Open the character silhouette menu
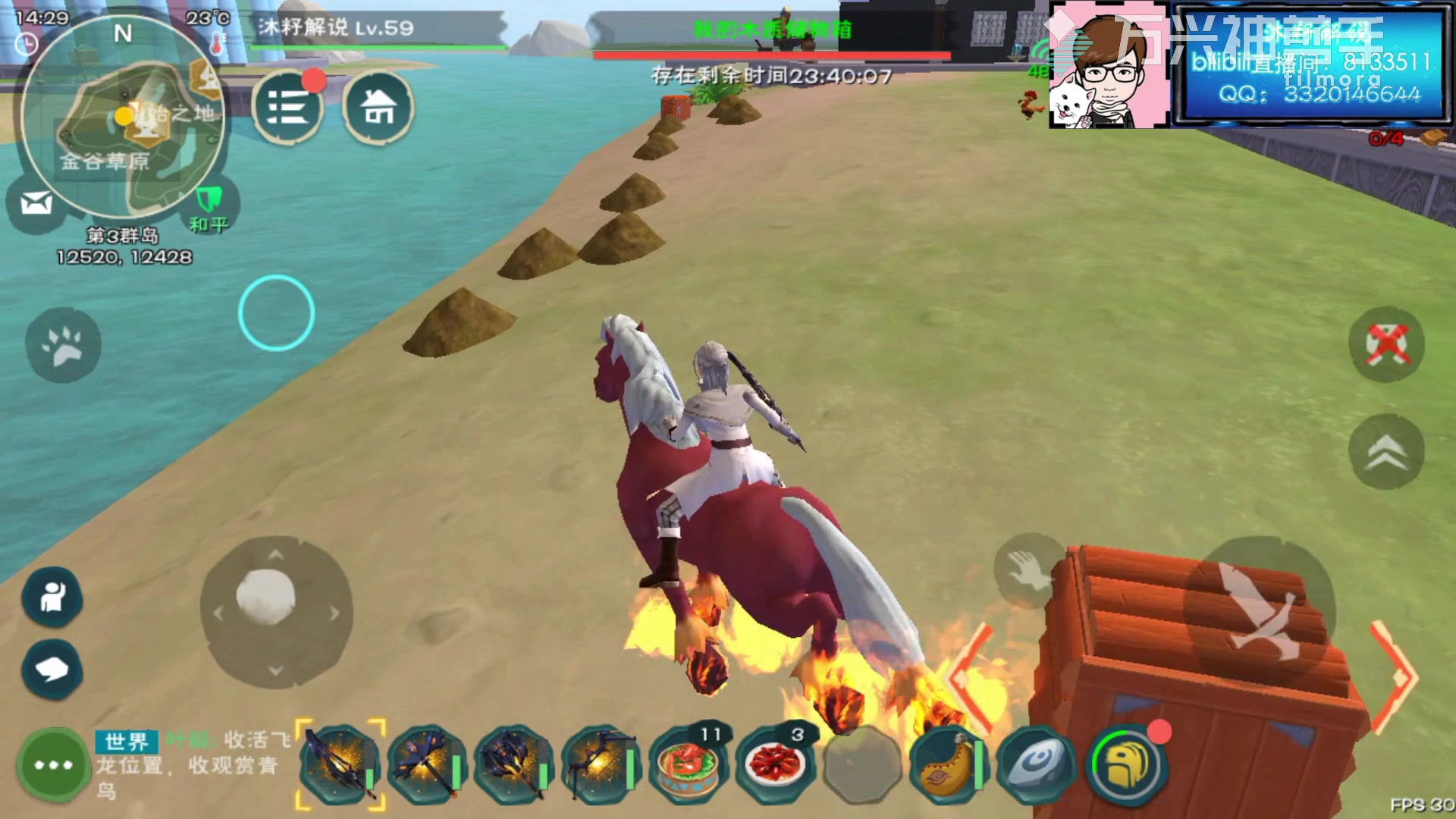The image size is (1456, 819). (x=52, y=598)
